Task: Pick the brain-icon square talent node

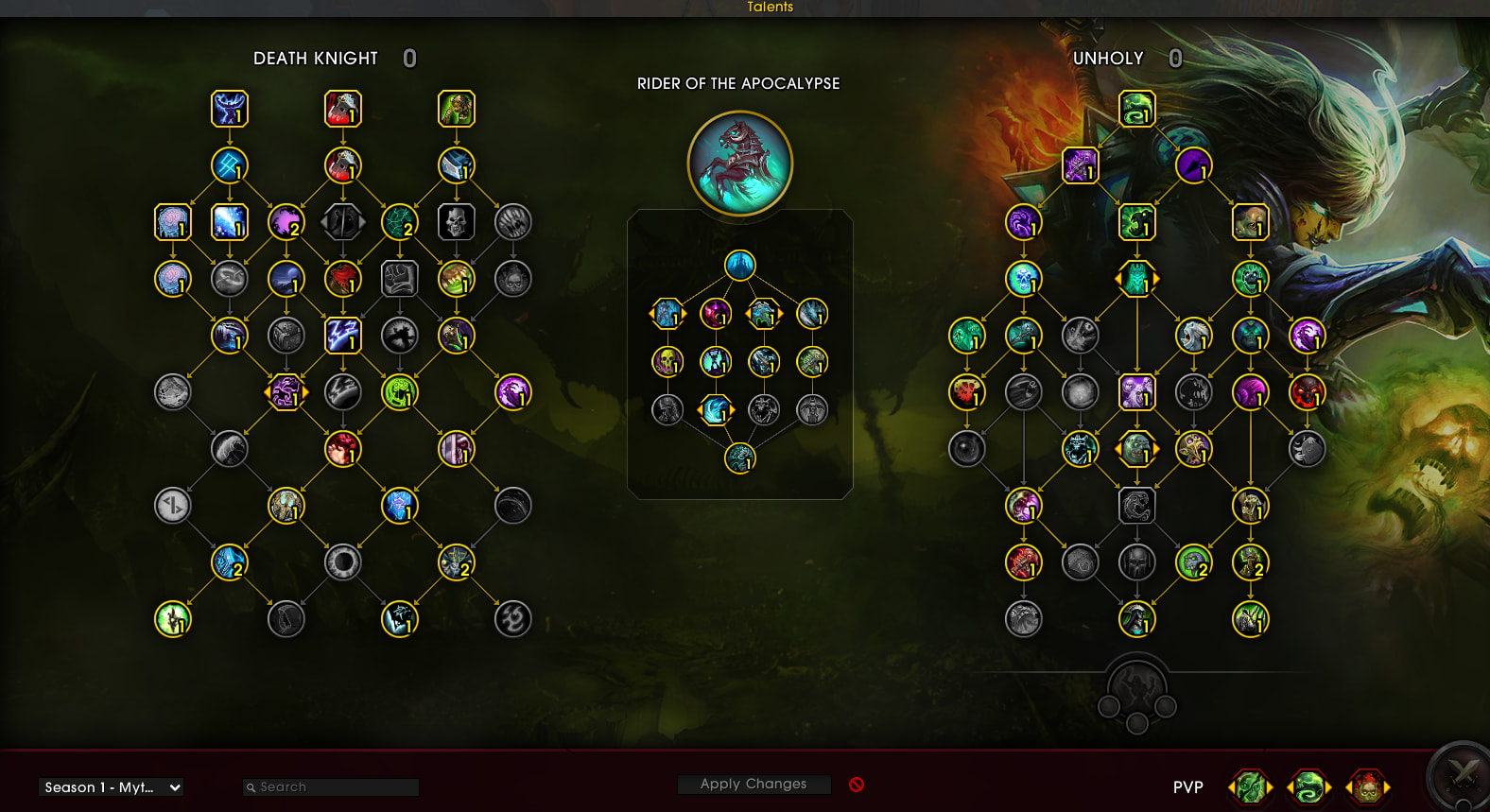Action: click(x=172, y=223)
